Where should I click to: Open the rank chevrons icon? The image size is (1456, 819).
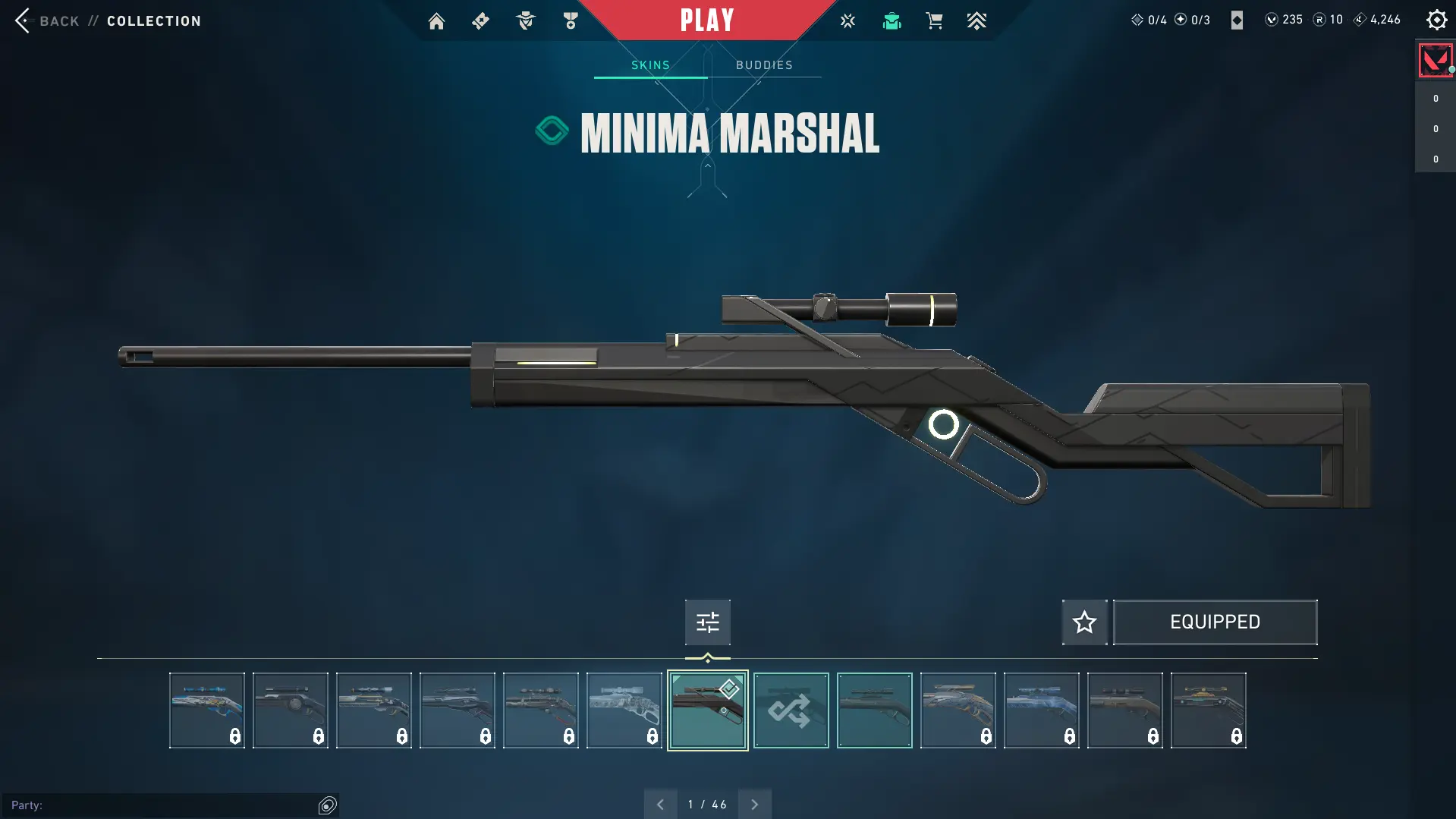pyautogui.click(x=976, y=21)
